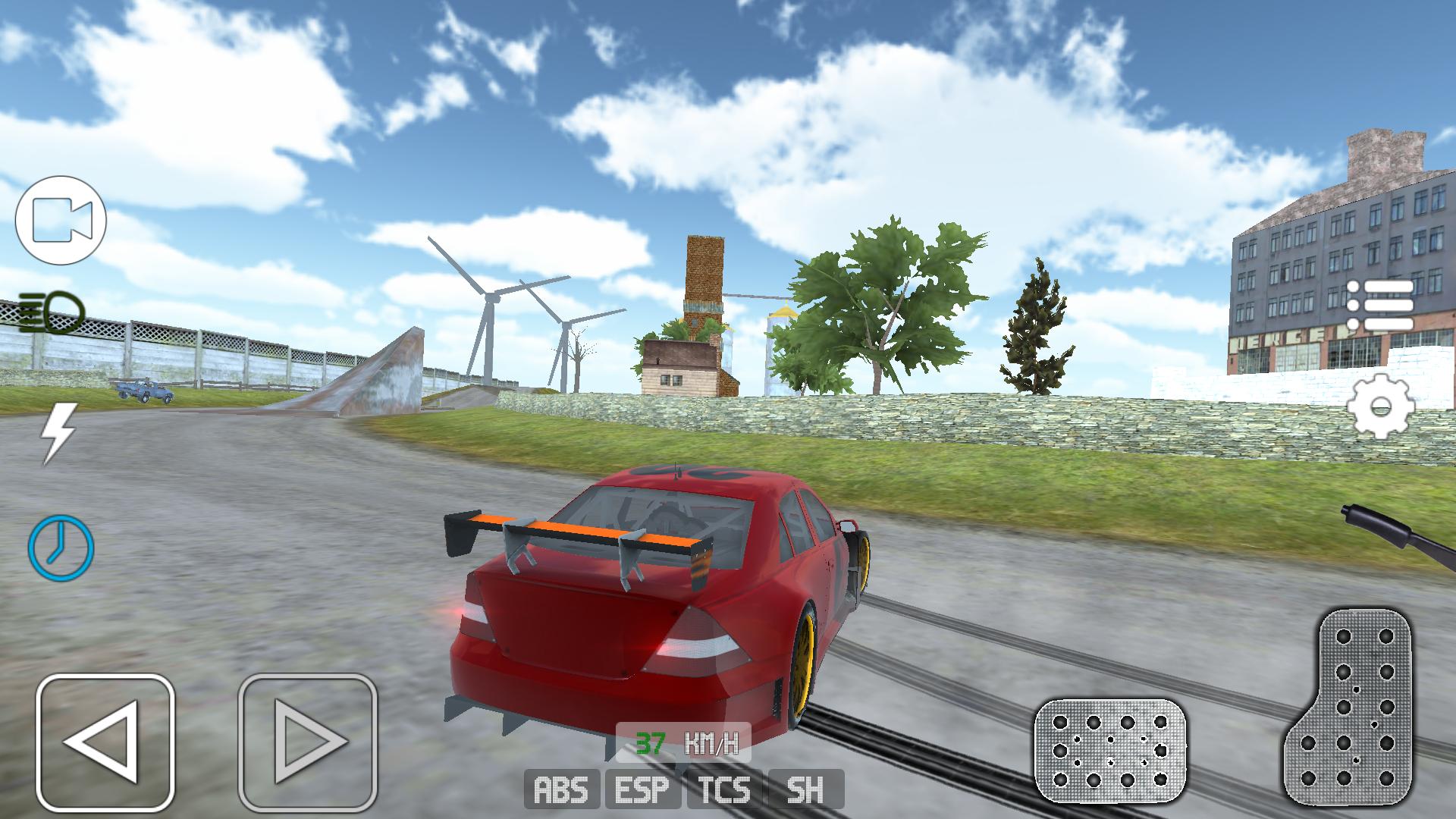Toggle the ESP assist
This screenshot has width=1456, height=819.
pos(644,789)
